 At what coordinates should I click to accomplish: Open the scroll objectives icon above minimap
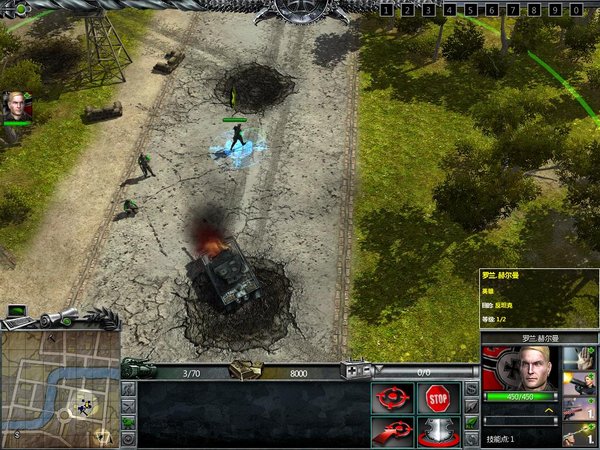pyautogui.click(x=57, y=318)
